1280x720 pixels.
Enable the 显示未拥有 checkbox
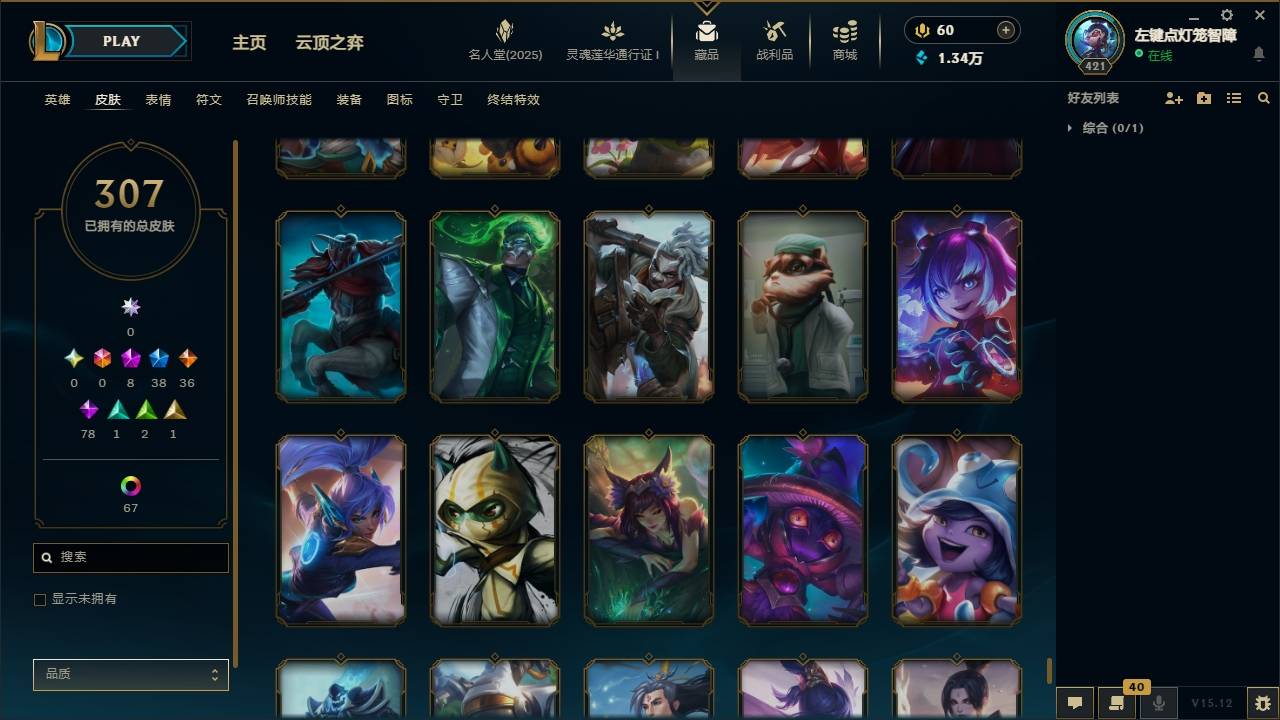pyautogui.click(x=40, y=599)
